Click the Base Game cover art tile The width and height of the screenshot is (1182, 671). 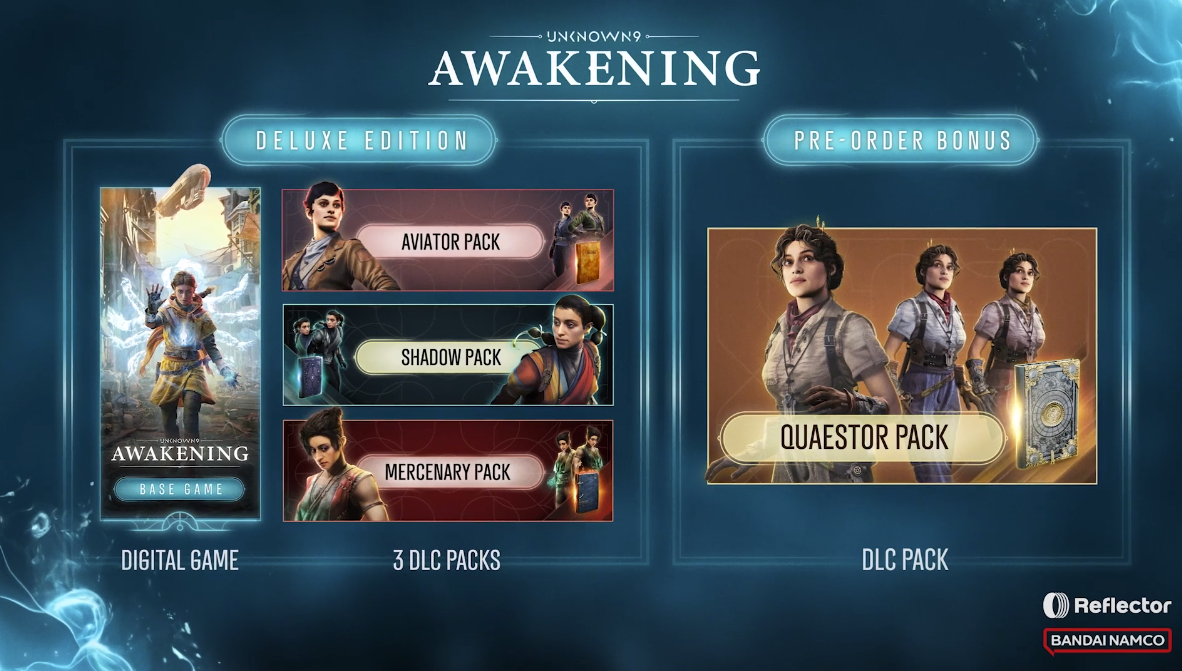tap(180, 354)
